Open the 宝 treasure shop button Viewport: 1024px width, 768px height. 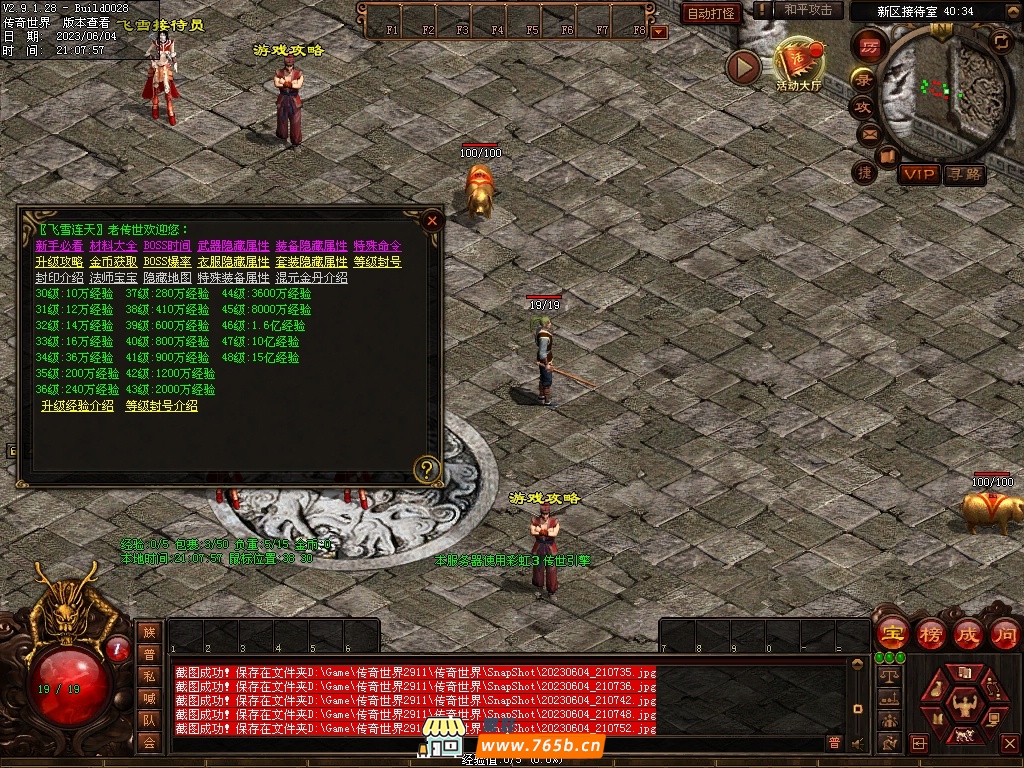tap(892, 633)
